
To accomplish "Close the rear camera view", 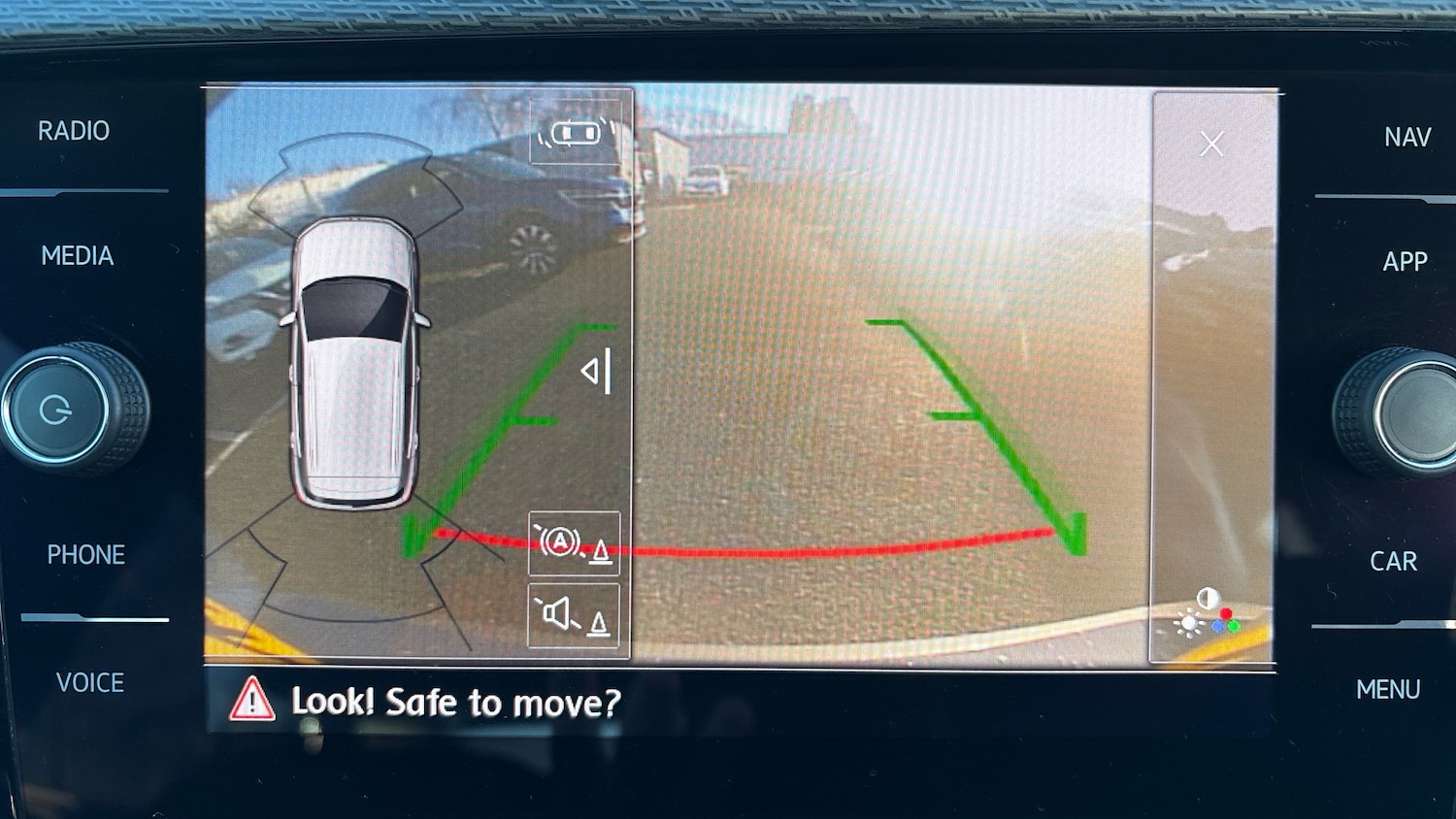I will 1211,145.
